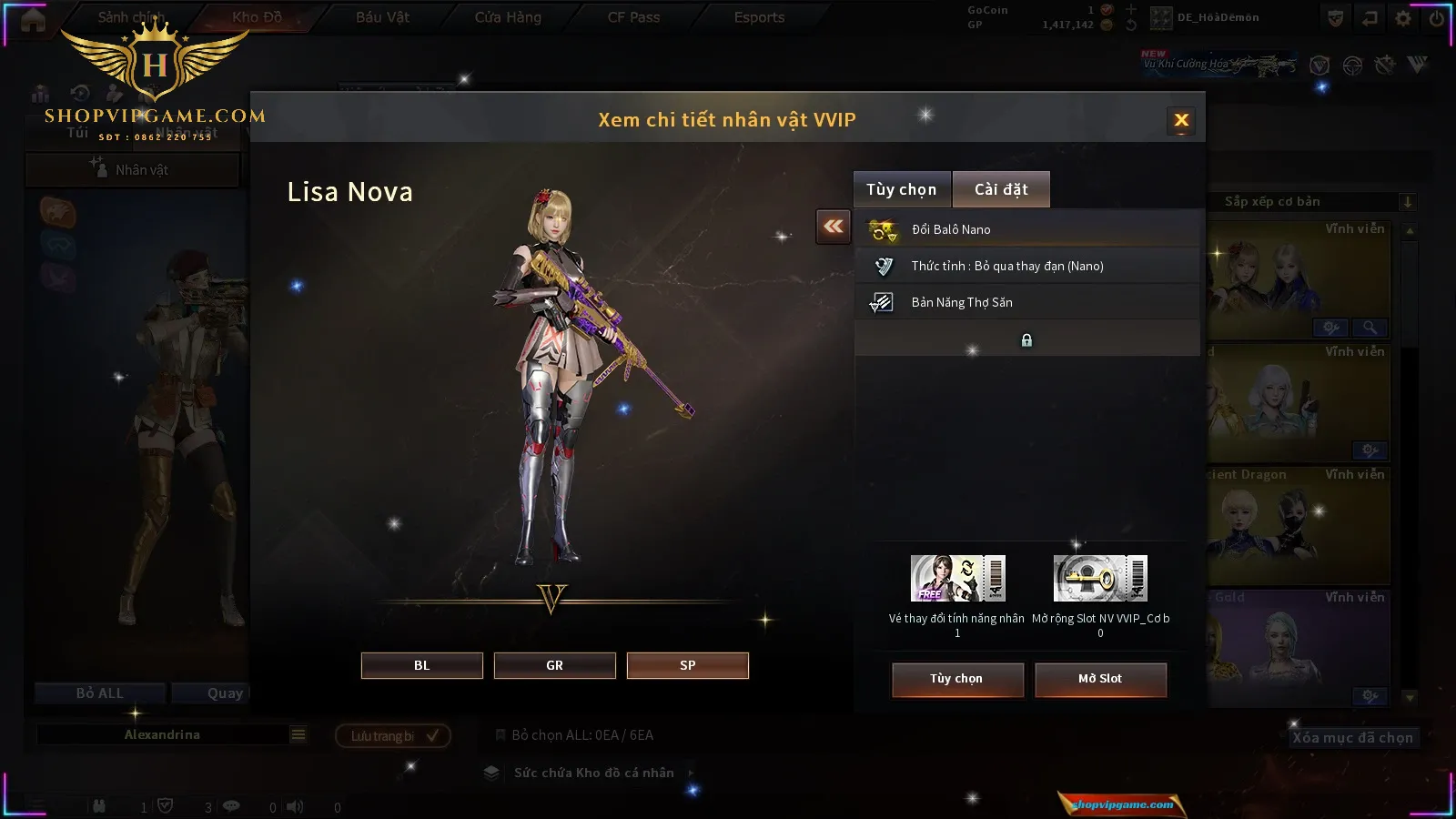The image size is (1456, 819).
Task: Open the Cài đặt tab
Action: click(1001, 189)
